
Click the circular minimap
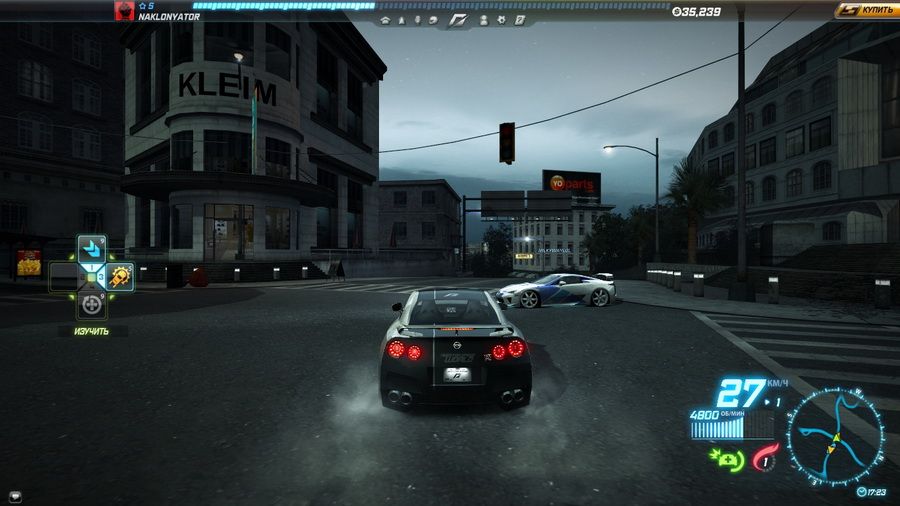click(834, 437)
